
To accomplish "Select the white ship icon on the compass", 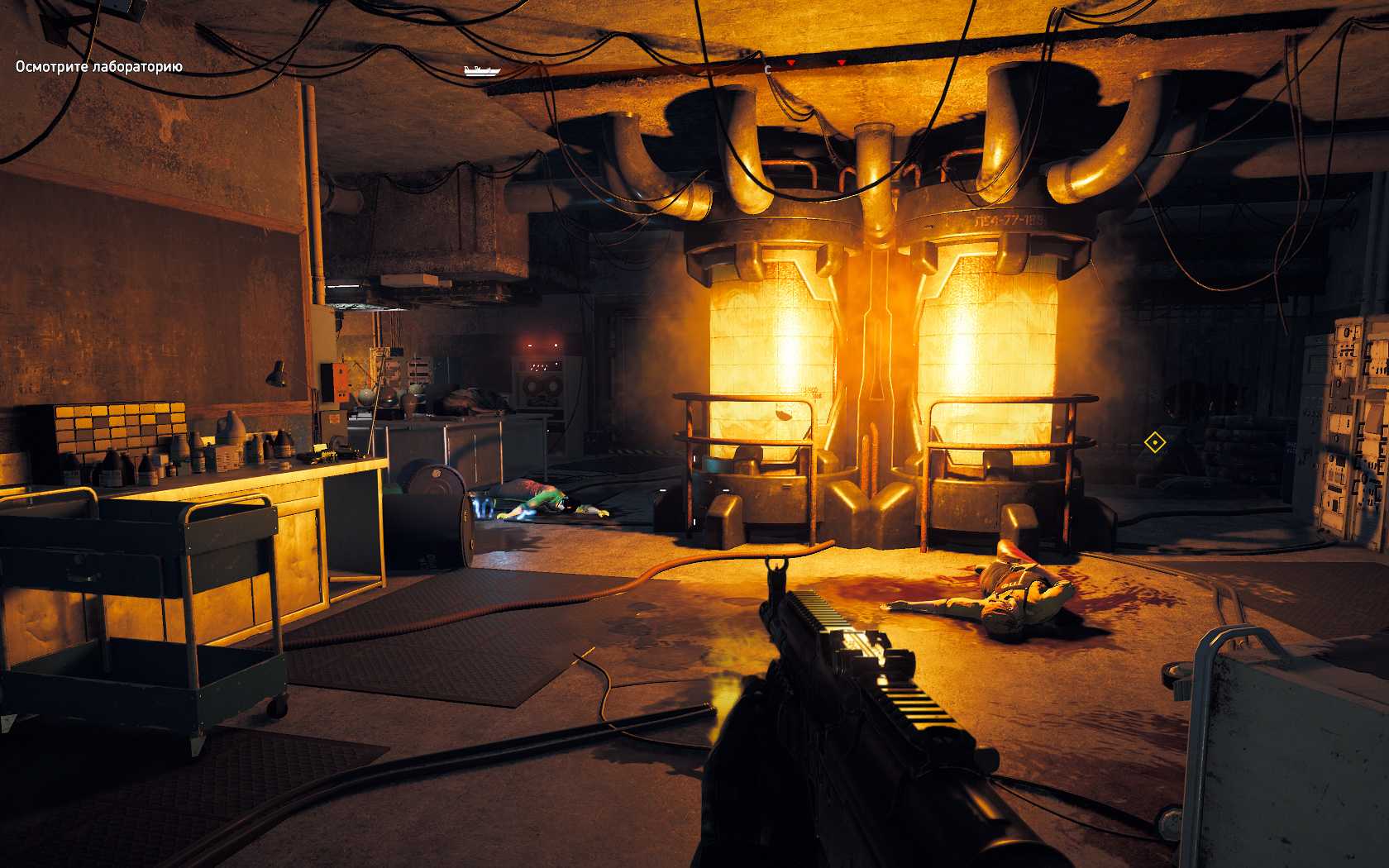I will (x=482, y=70).
